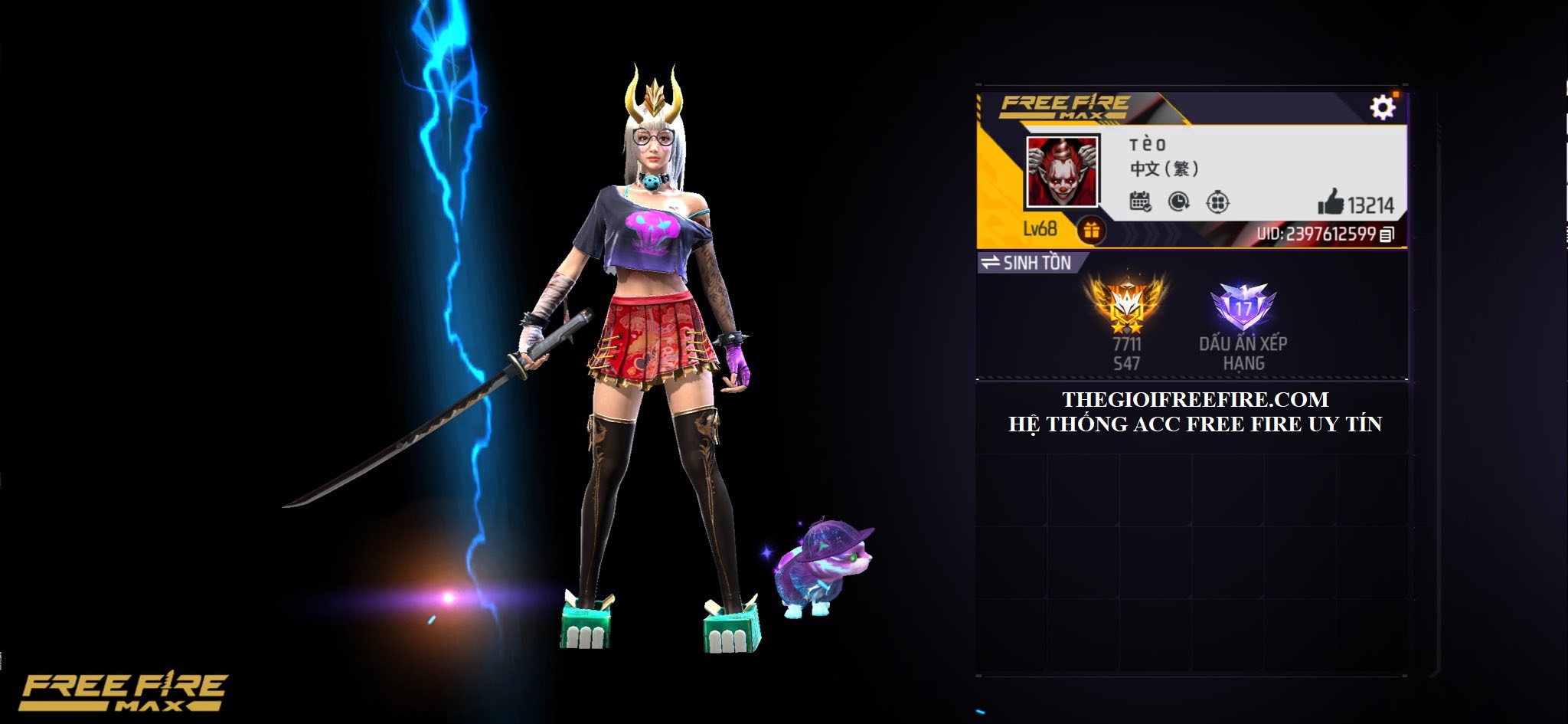Open the orange gift box button

point(1091,229)
